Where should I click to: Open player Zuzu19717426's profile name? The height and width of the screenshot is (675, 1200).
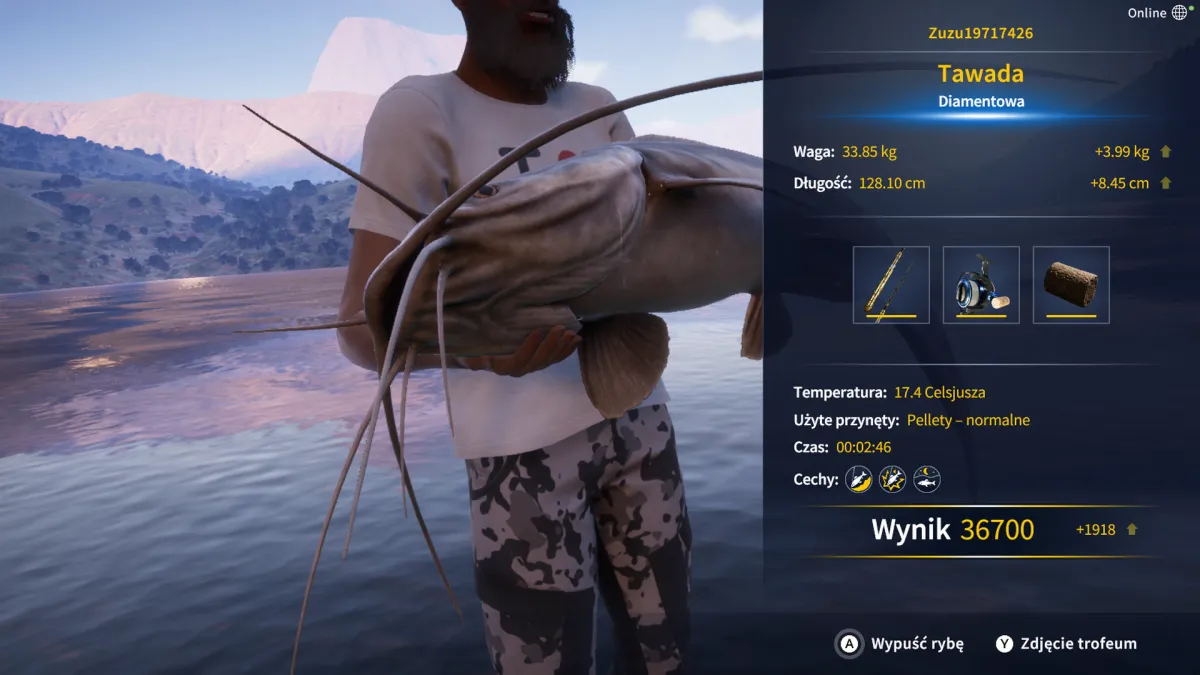[980, 33]
